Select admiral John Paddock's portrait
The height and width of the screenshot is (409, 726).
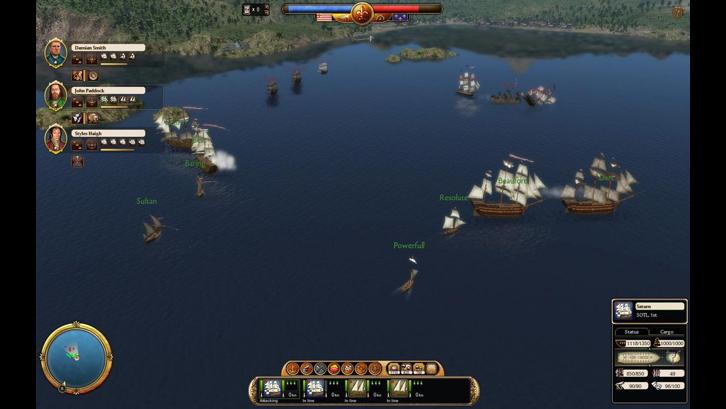pos(55,95)
